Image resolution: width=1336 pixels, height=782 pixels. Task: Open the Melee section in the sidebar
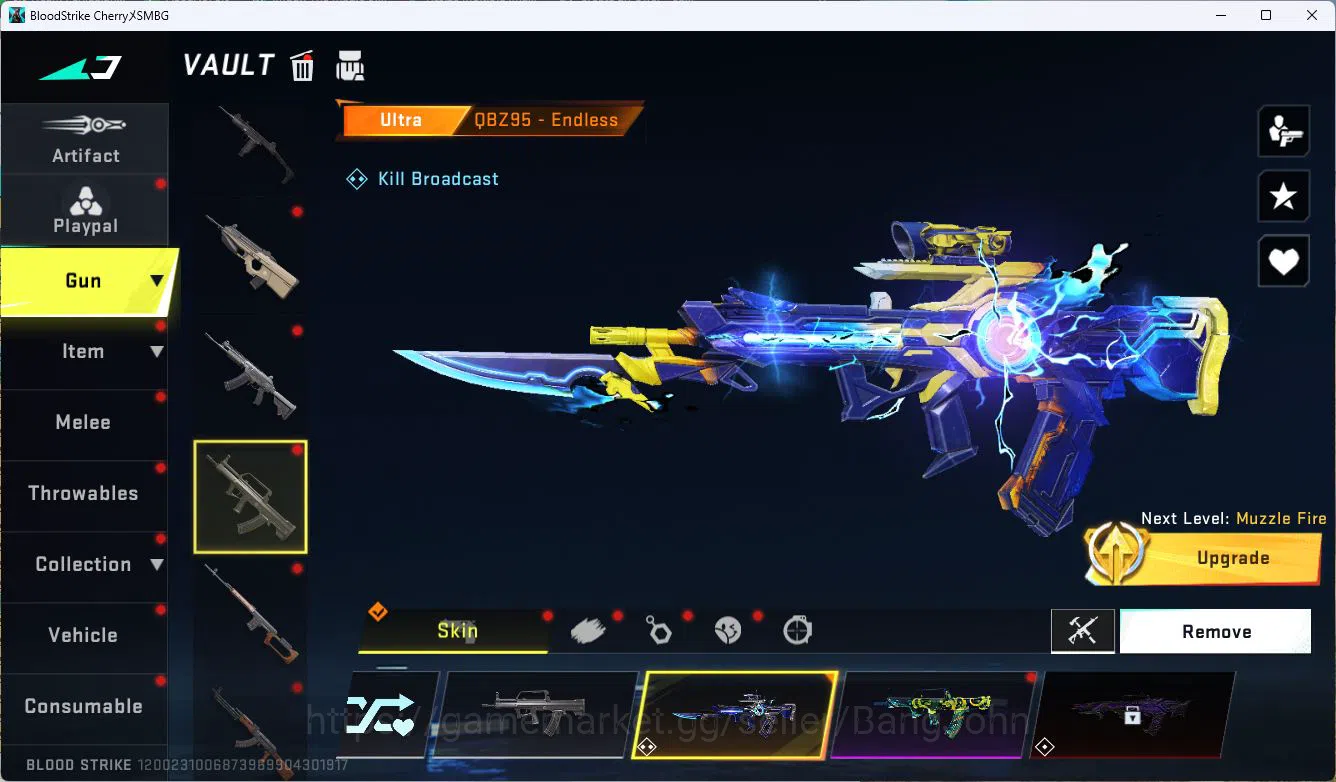(84, 422)
